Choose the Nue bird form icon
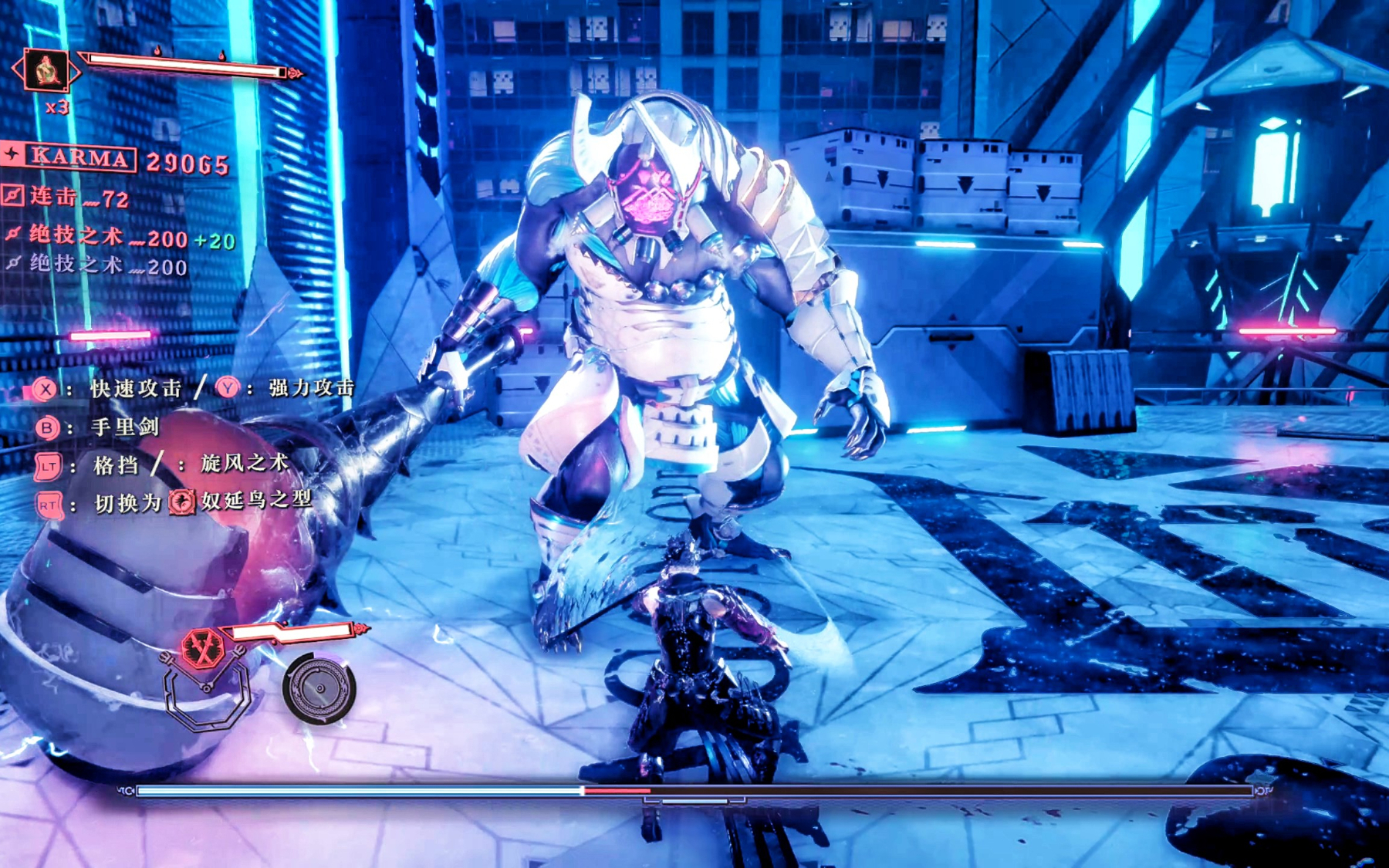Screen dimensions: 1389x868 tap(182, 502)
